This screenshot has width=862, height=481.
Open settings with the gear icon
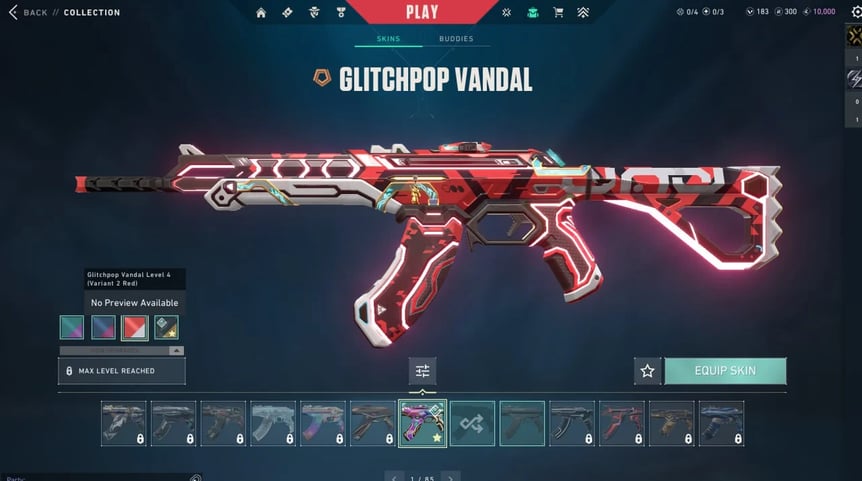853,12
